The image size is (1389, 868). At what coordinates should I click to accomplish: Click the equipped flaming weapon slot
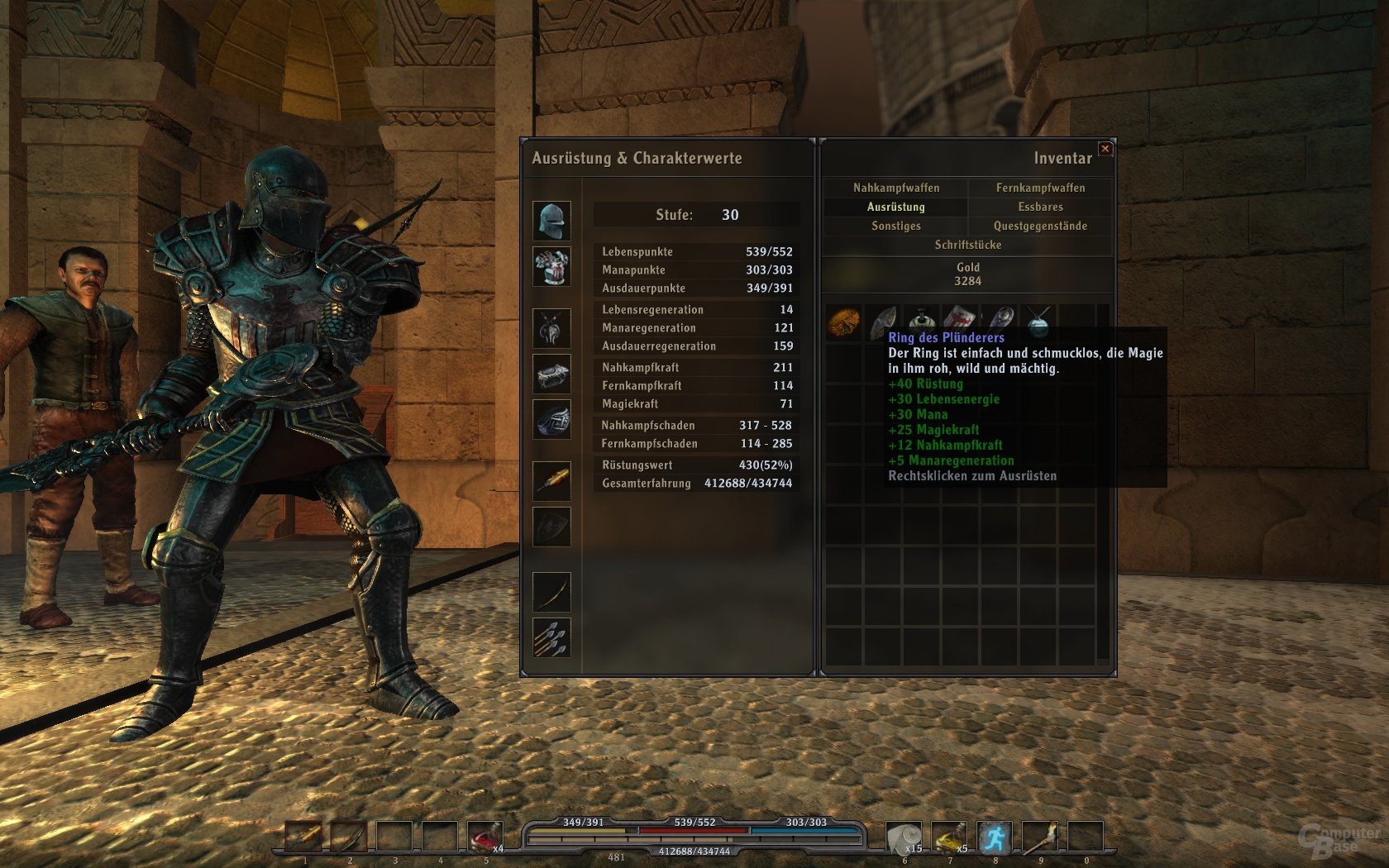(551, 480)
